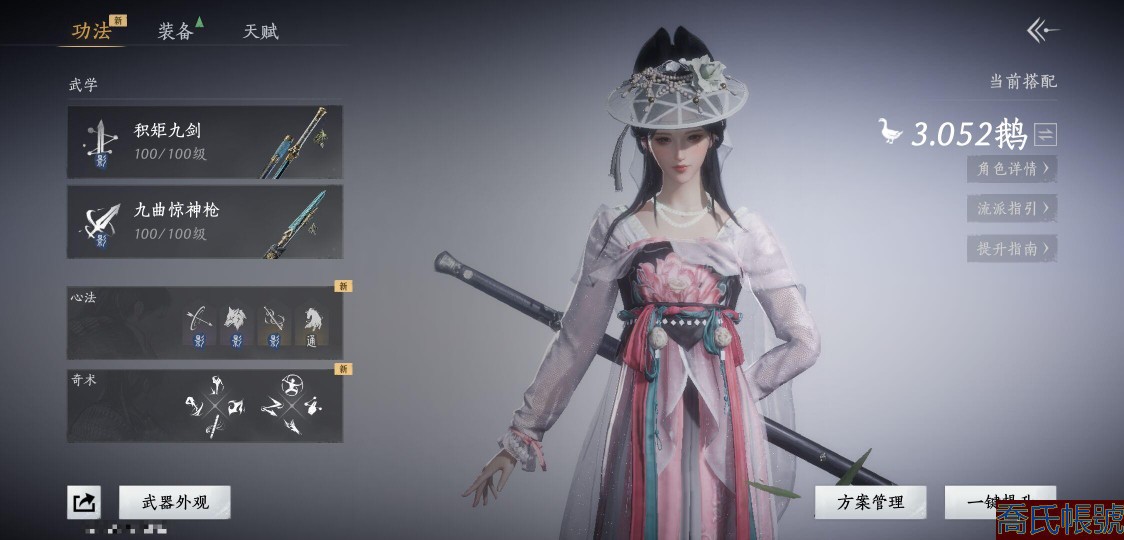The height and width of the screenshot is (540, 1124).
Task: Select the 积矩九剑 martial art slot
Action: pyautogui.click(x=205, y=142)
